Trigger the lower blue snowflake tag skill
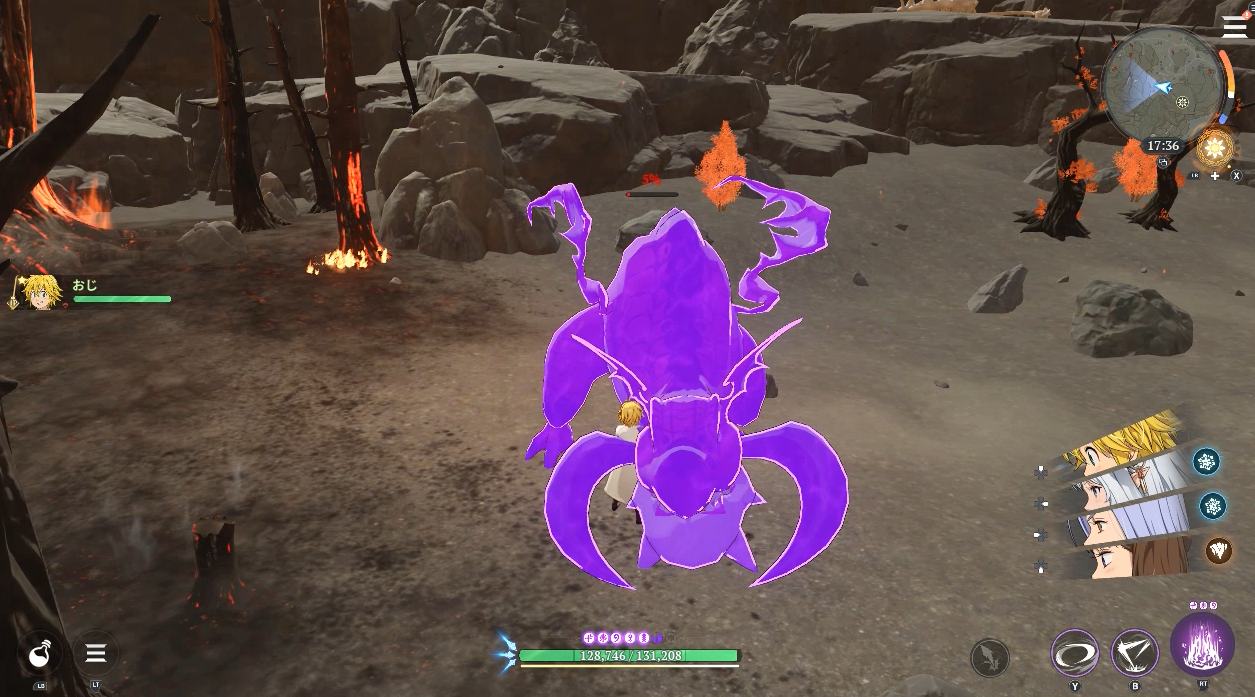 1213,505
